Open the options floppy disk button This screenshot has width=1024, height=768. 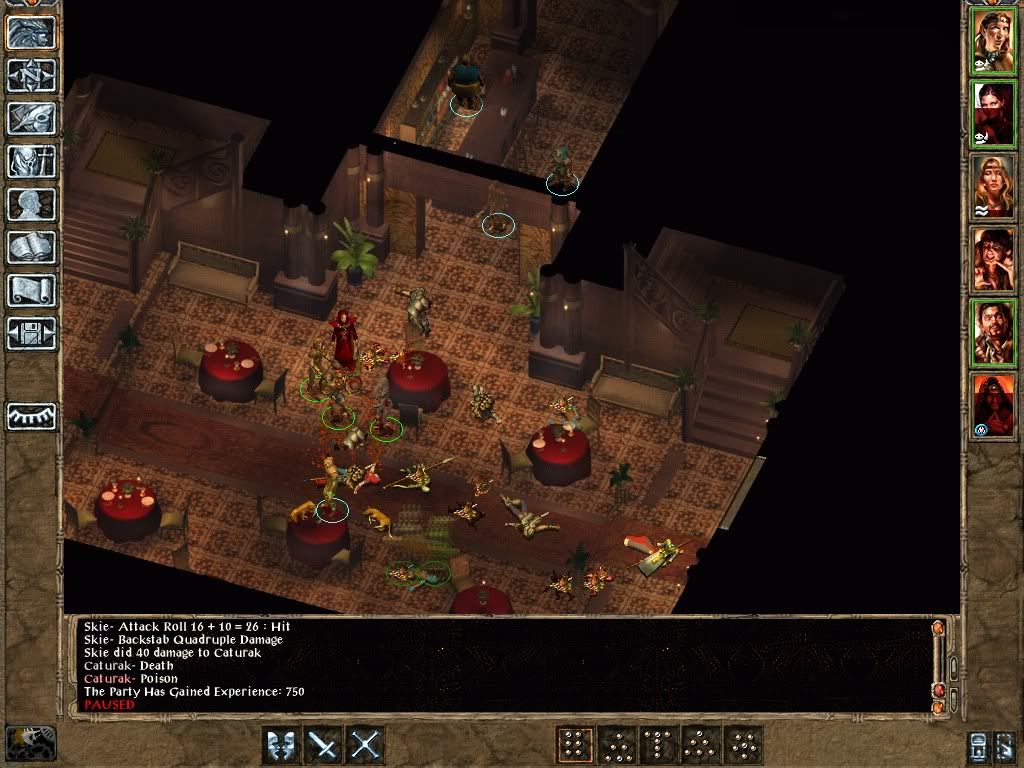(32, 333)
